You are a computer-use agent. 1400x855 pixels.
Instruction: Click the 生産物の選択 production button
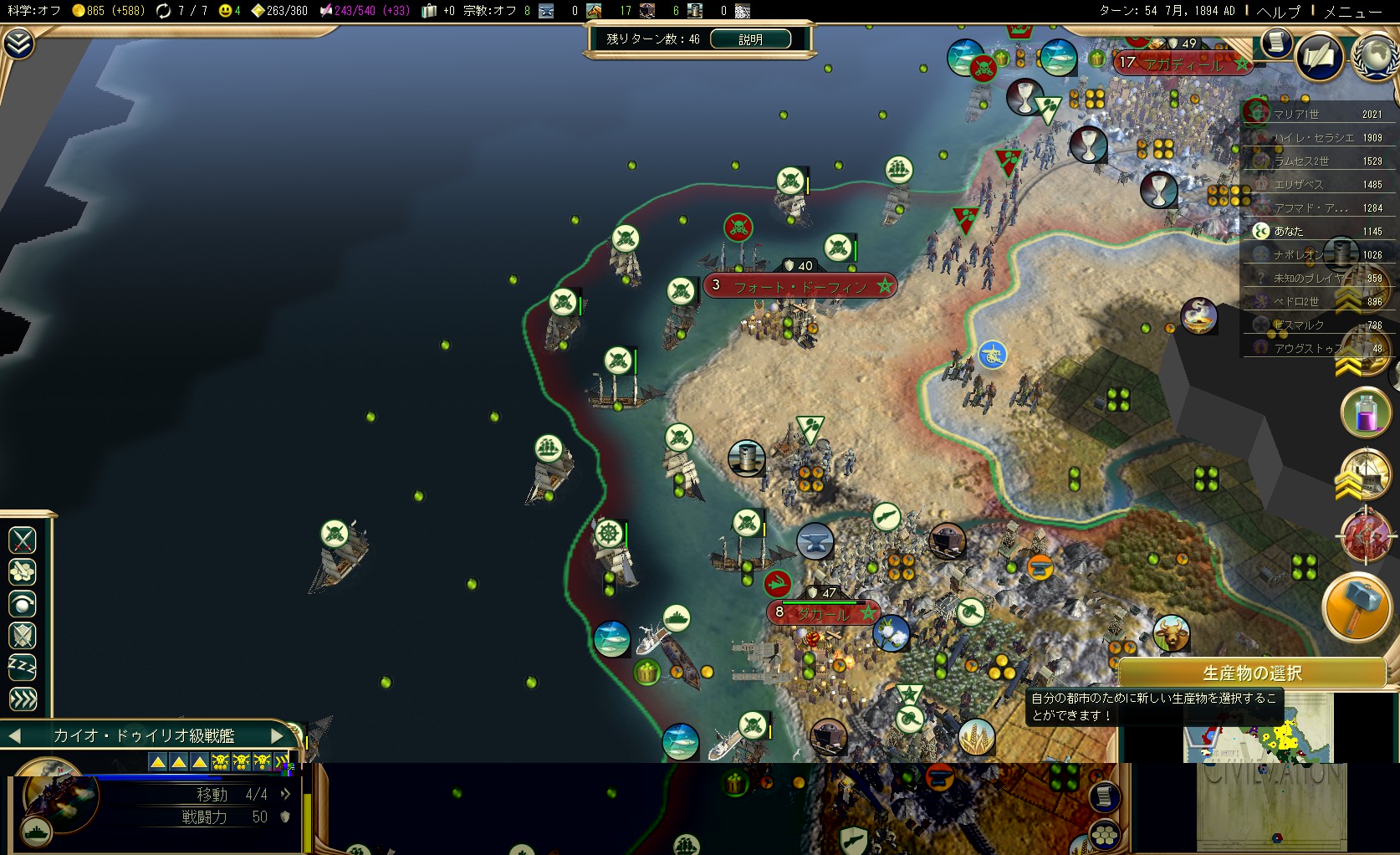1252,673
